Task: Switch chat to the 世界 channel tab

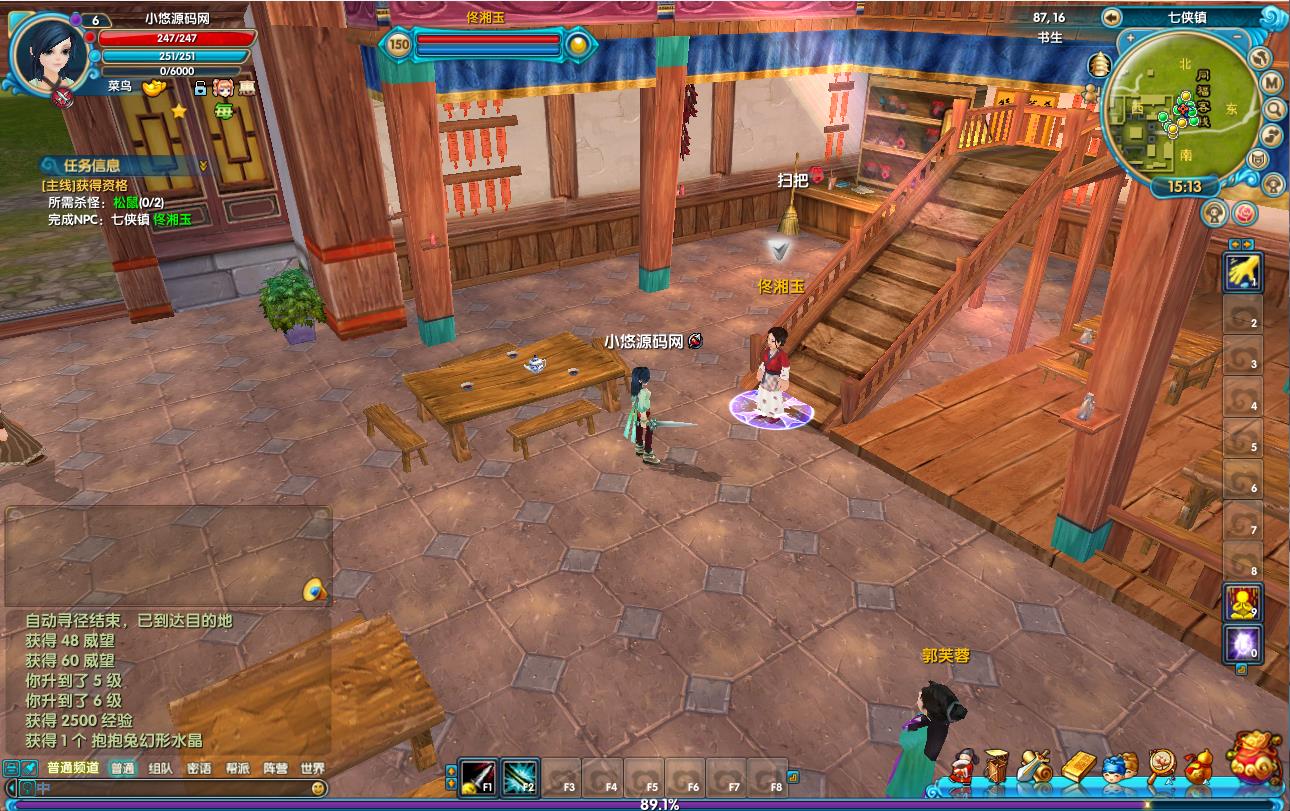Action: pos(312,769)
